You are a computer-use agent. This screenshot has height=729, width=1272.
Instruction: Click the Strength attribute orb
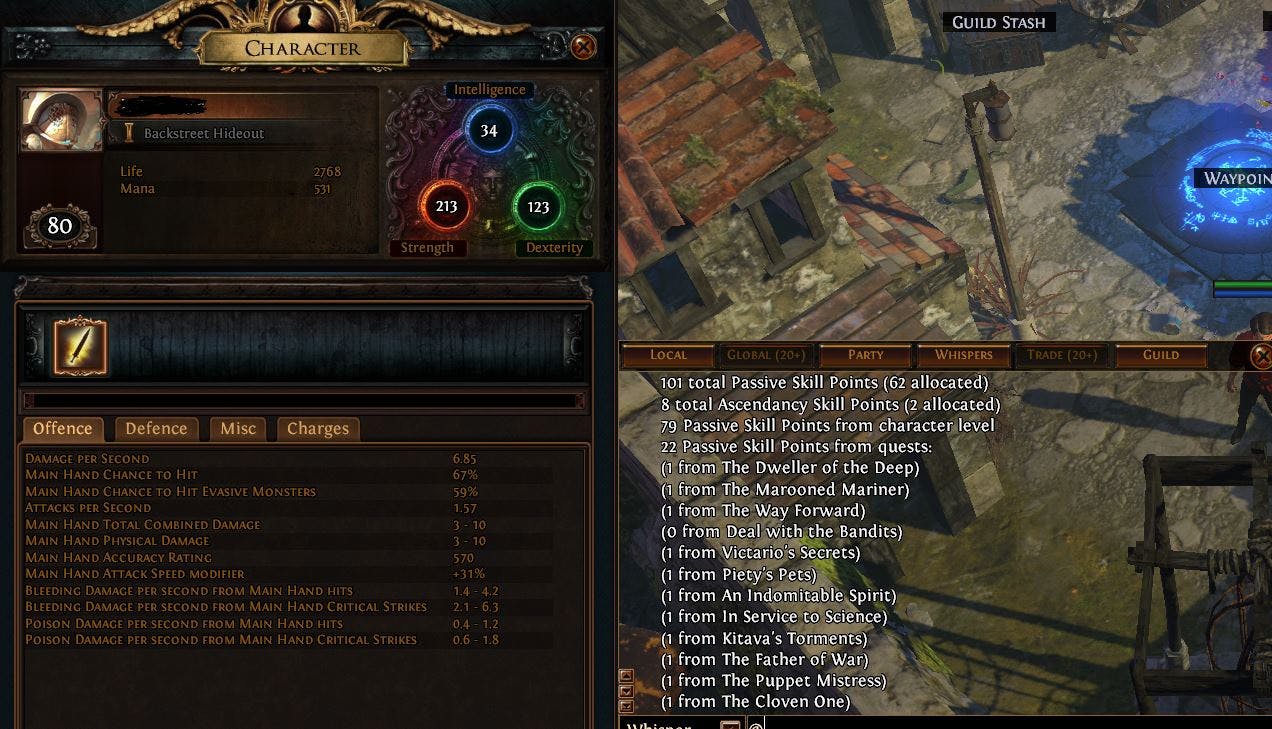446,207
